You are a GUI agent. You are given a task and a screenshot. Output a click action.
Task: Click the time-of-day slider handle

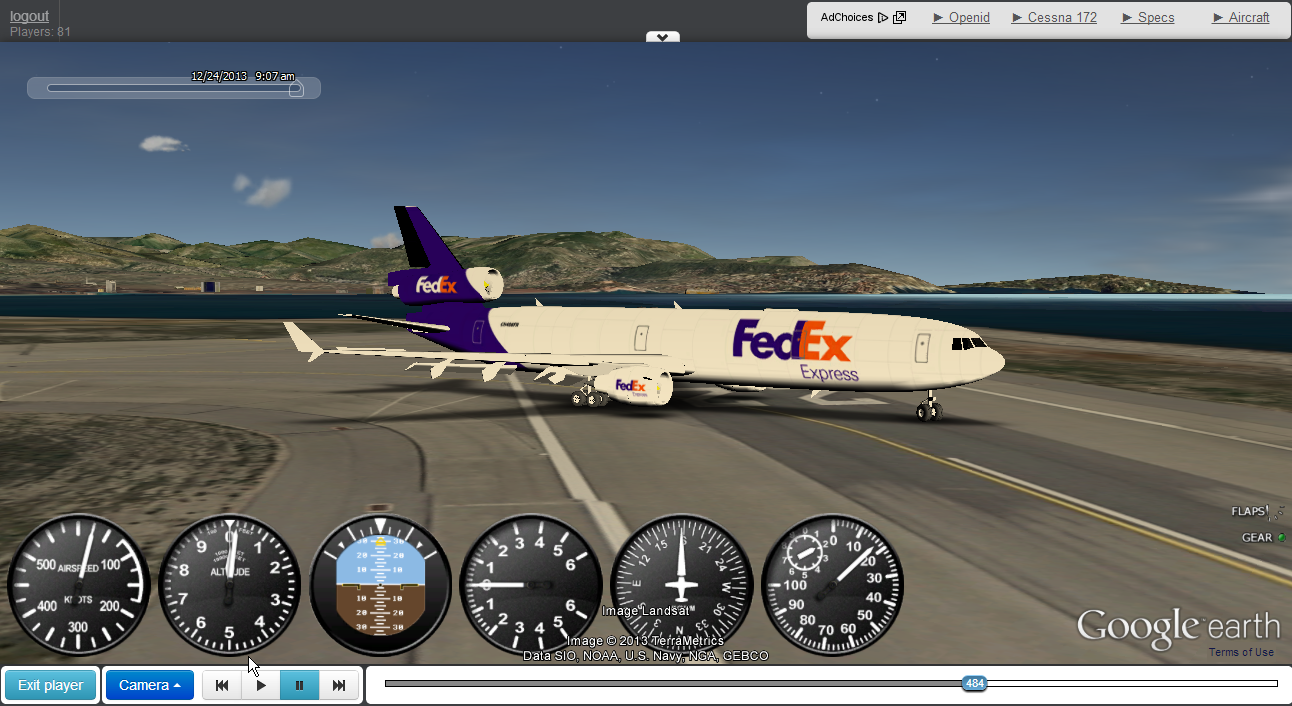pyautogui.click(x=295, y=89)
